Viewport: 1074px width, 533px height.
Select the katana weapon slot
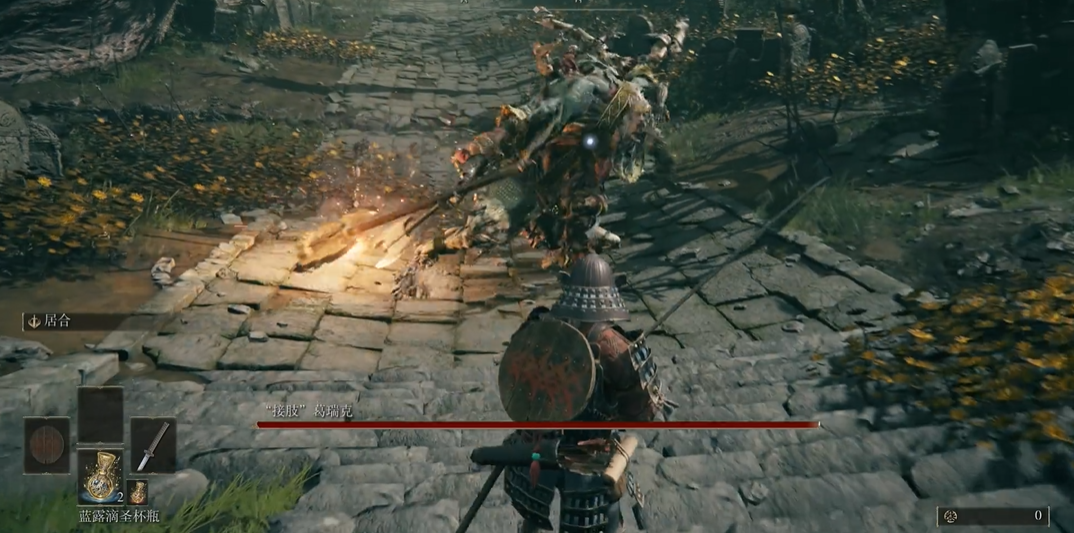pyautogui.click(x=153, y=446)
